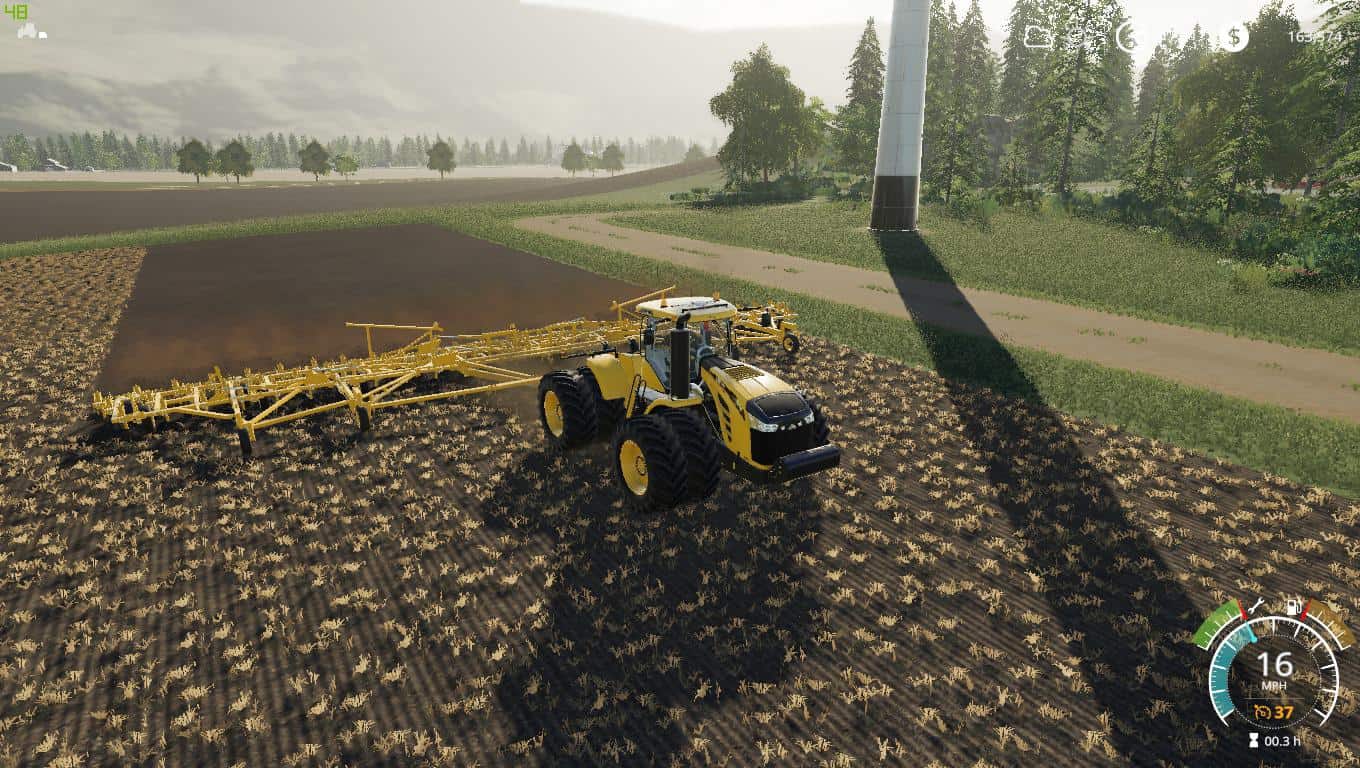Click the 00.3 h operating time readout
1360x768 pixels.
1282,741
